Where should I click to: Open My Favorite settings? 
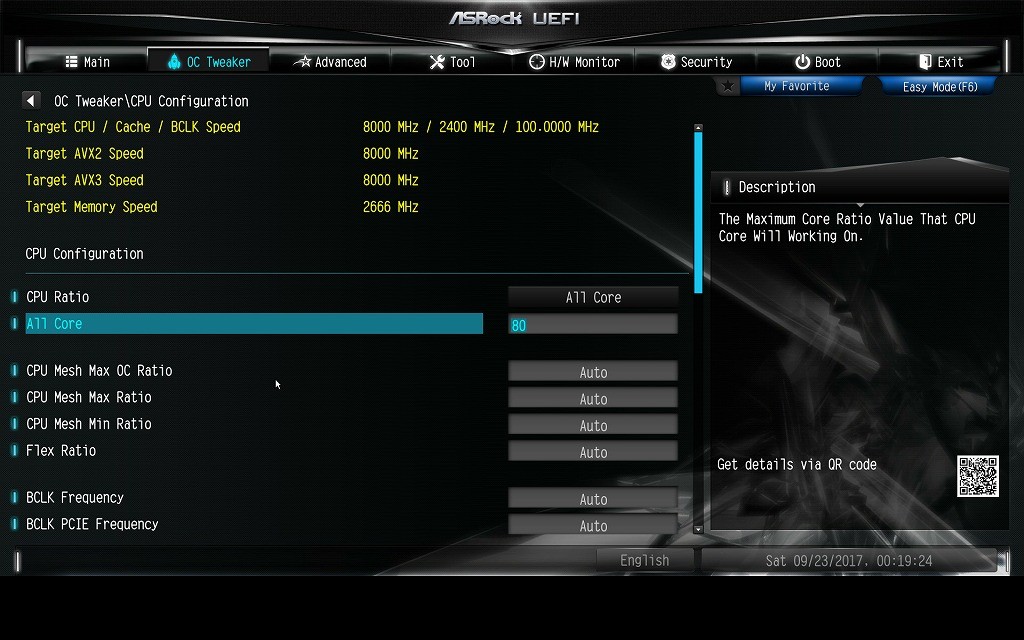point(796,87)
